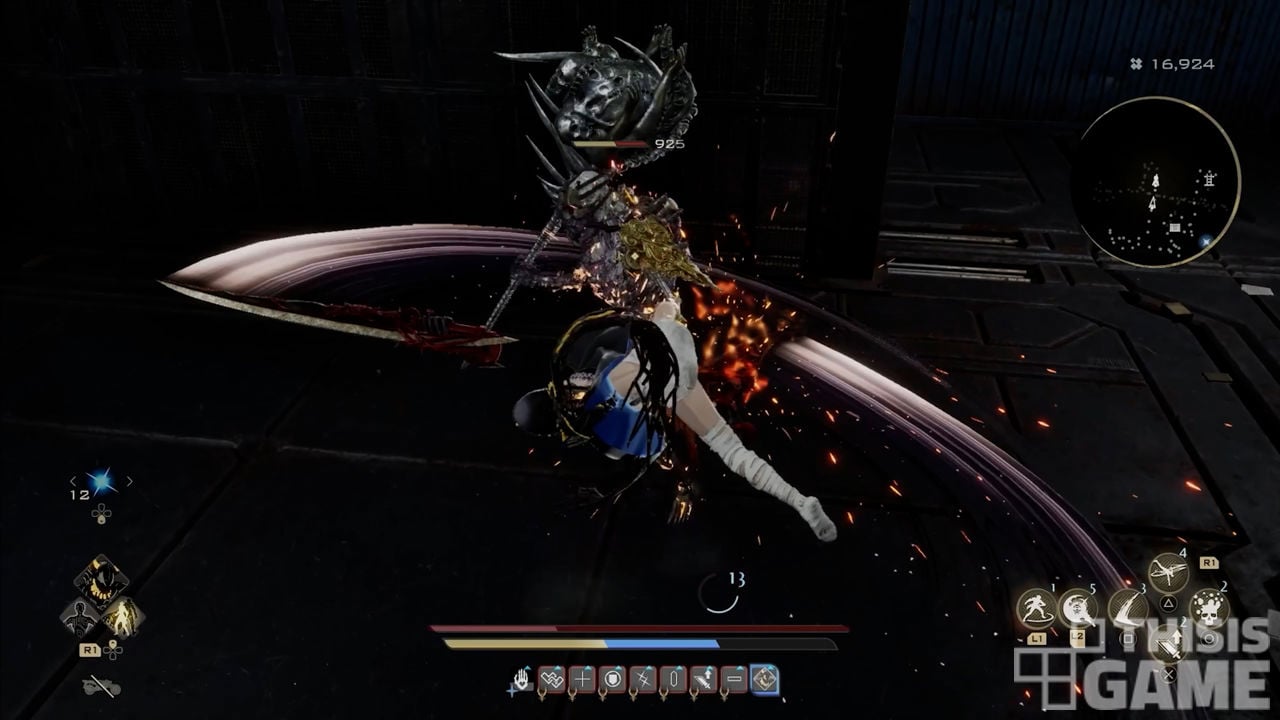This screenshot has height=720, width=1280.
Task: Select the glowing hand with heart icon
Action: click(x=522, y=681)
